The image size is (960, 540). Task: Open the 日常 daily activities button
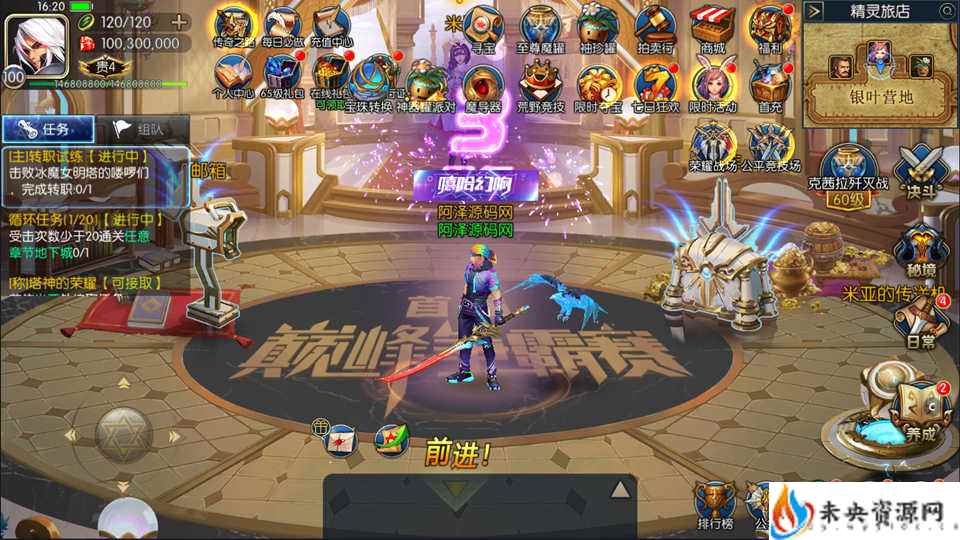[x=920, y=322]
